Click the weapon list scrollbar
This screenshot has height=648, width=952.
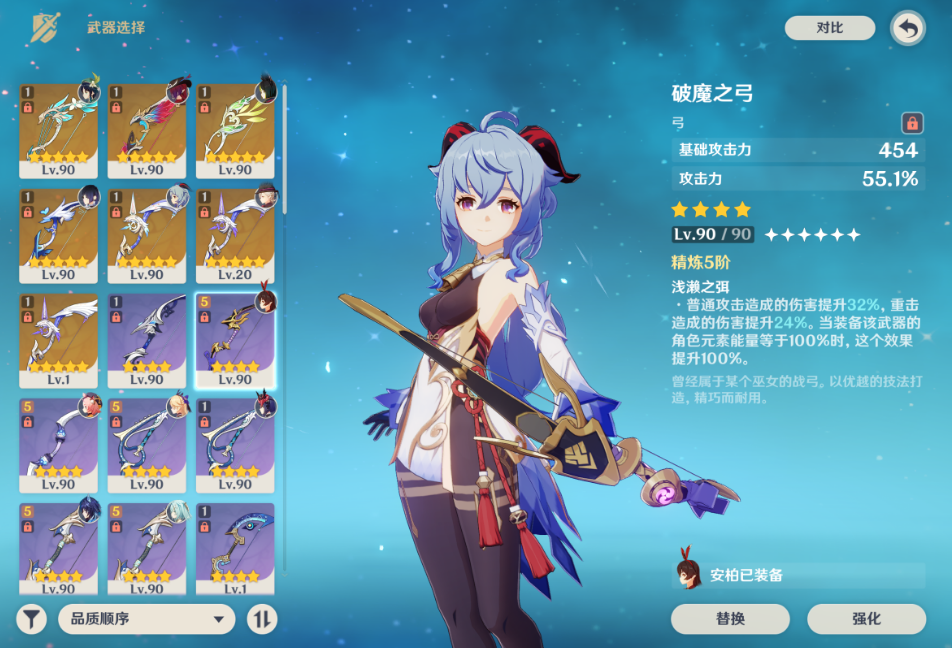coord(286,150)
